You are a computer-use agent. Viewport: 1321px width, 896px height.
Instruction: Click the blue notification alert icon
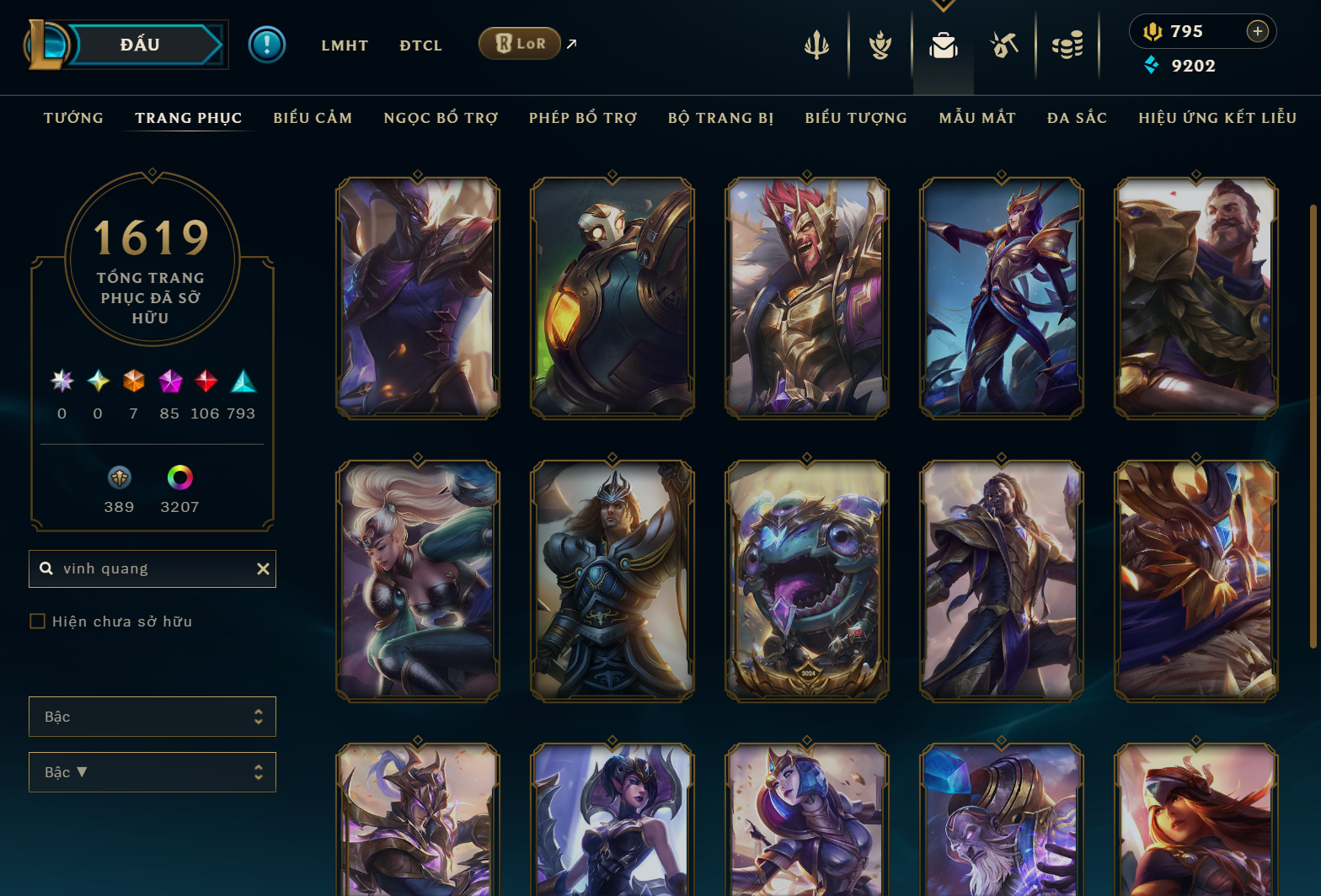pyautogui.click(x=267, y=44)
